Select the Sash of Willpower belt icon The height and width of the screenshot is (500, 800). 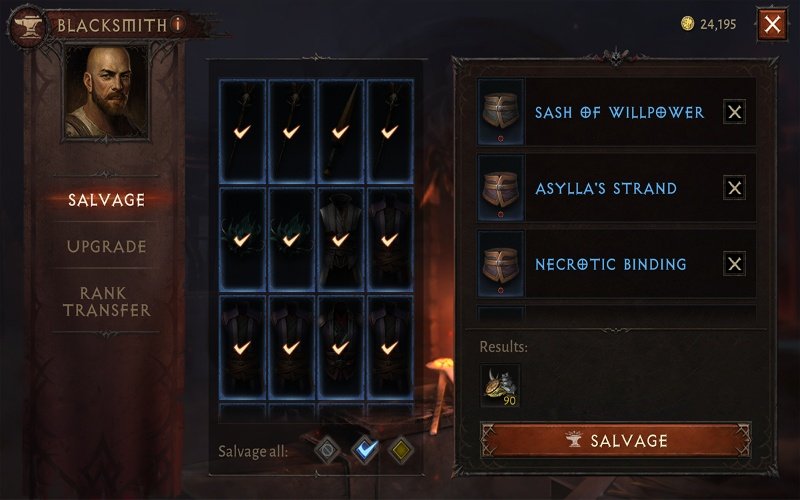[x=499, y=112]
